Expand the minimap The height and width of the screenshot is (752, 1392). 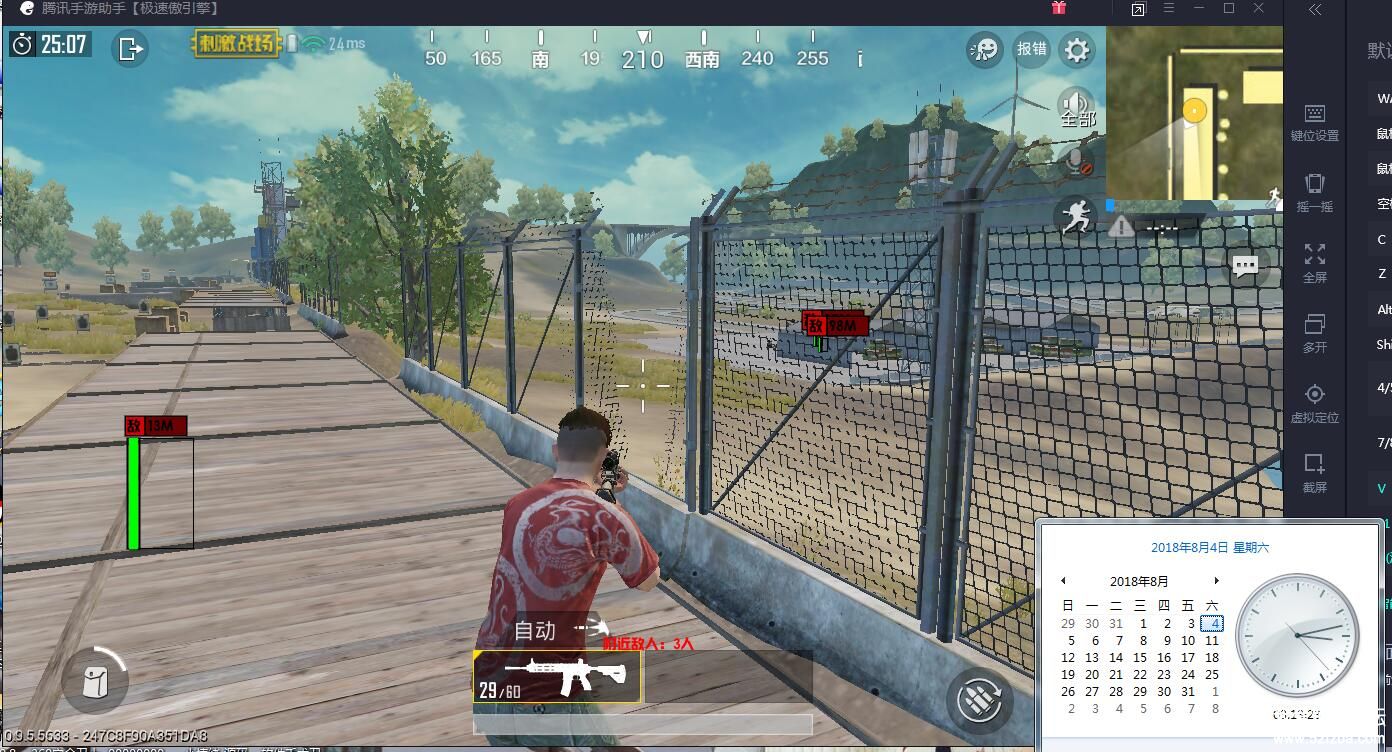(1194, 112)
